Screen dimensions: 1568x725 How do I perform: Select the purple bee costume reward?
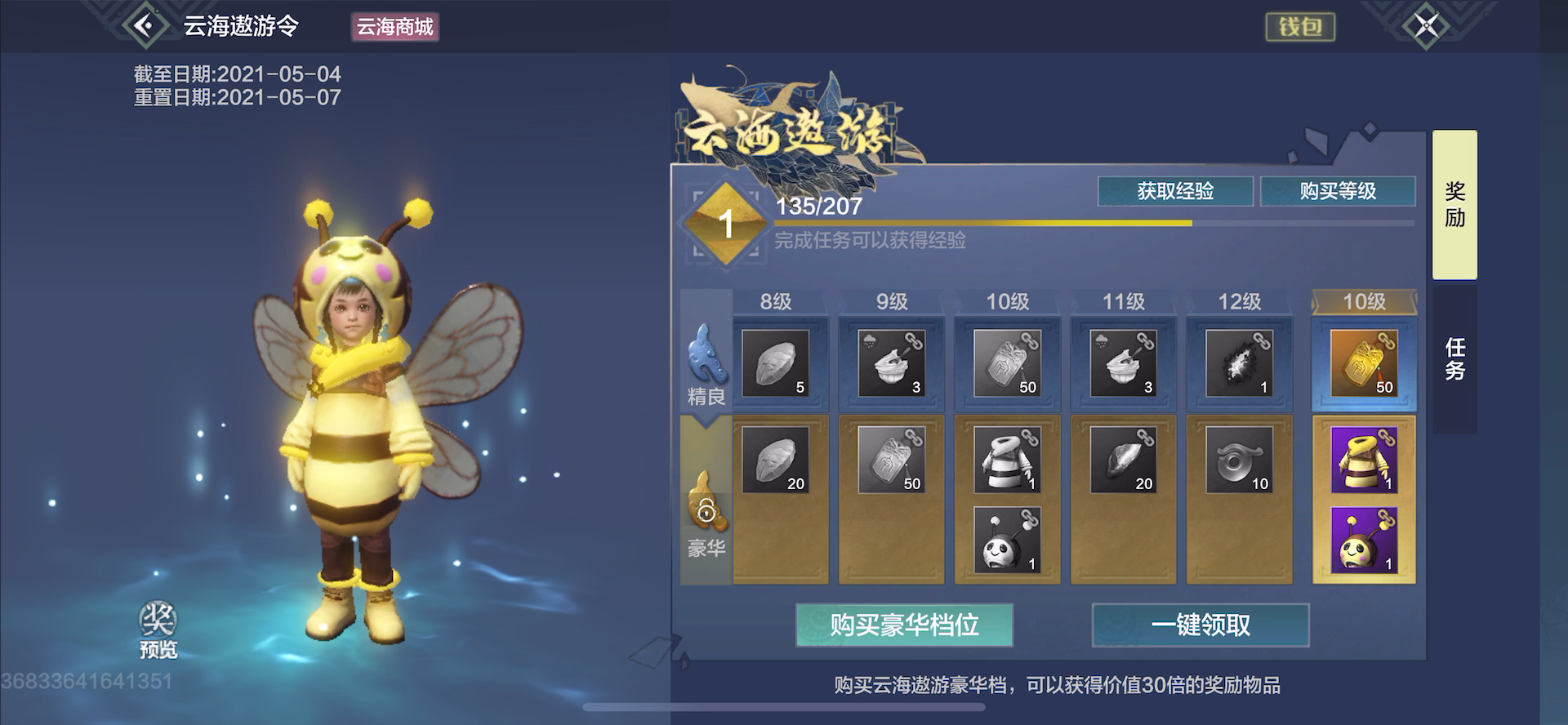pos(1364,460)
